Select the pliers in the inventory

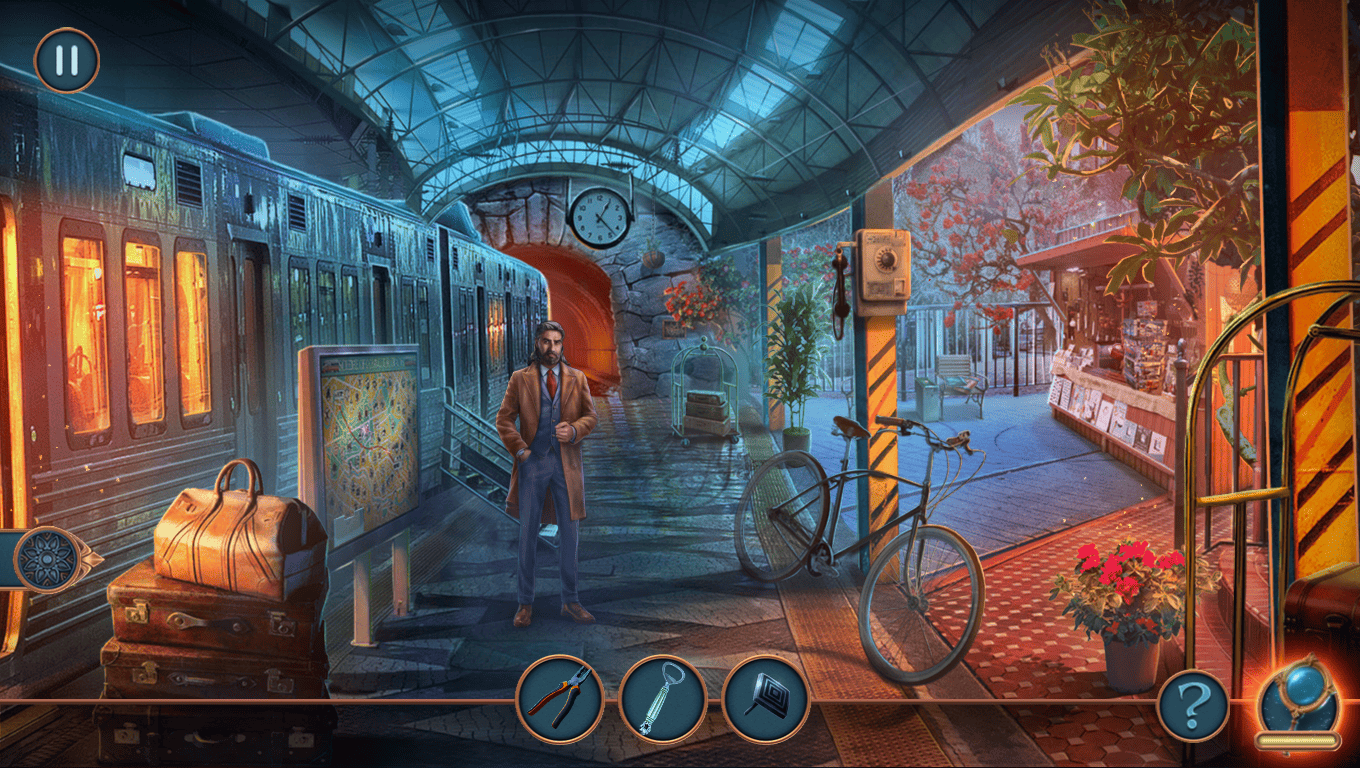560,699
